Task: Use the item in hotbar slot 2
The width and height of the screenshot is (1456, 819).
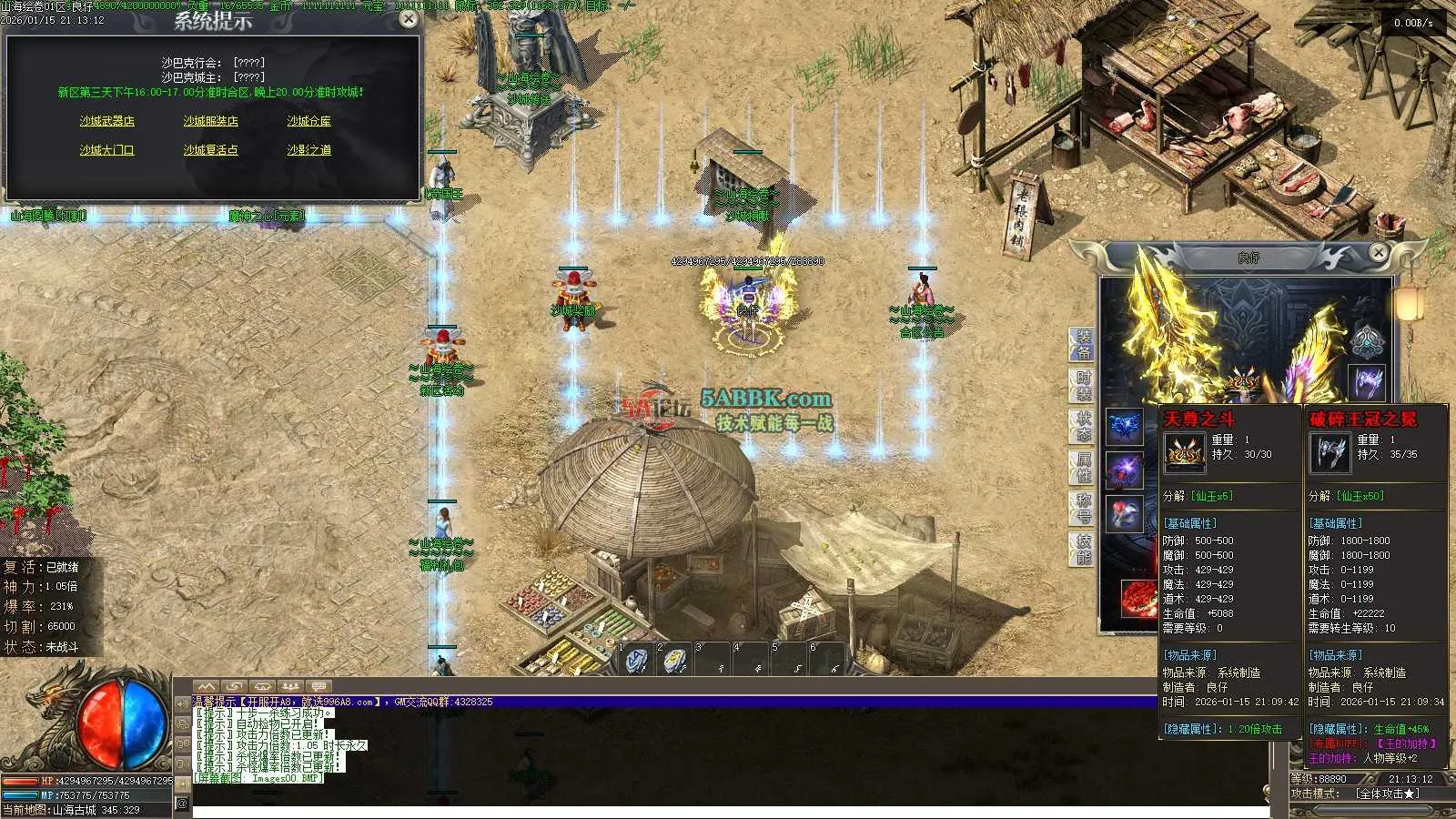Action: 673,661
